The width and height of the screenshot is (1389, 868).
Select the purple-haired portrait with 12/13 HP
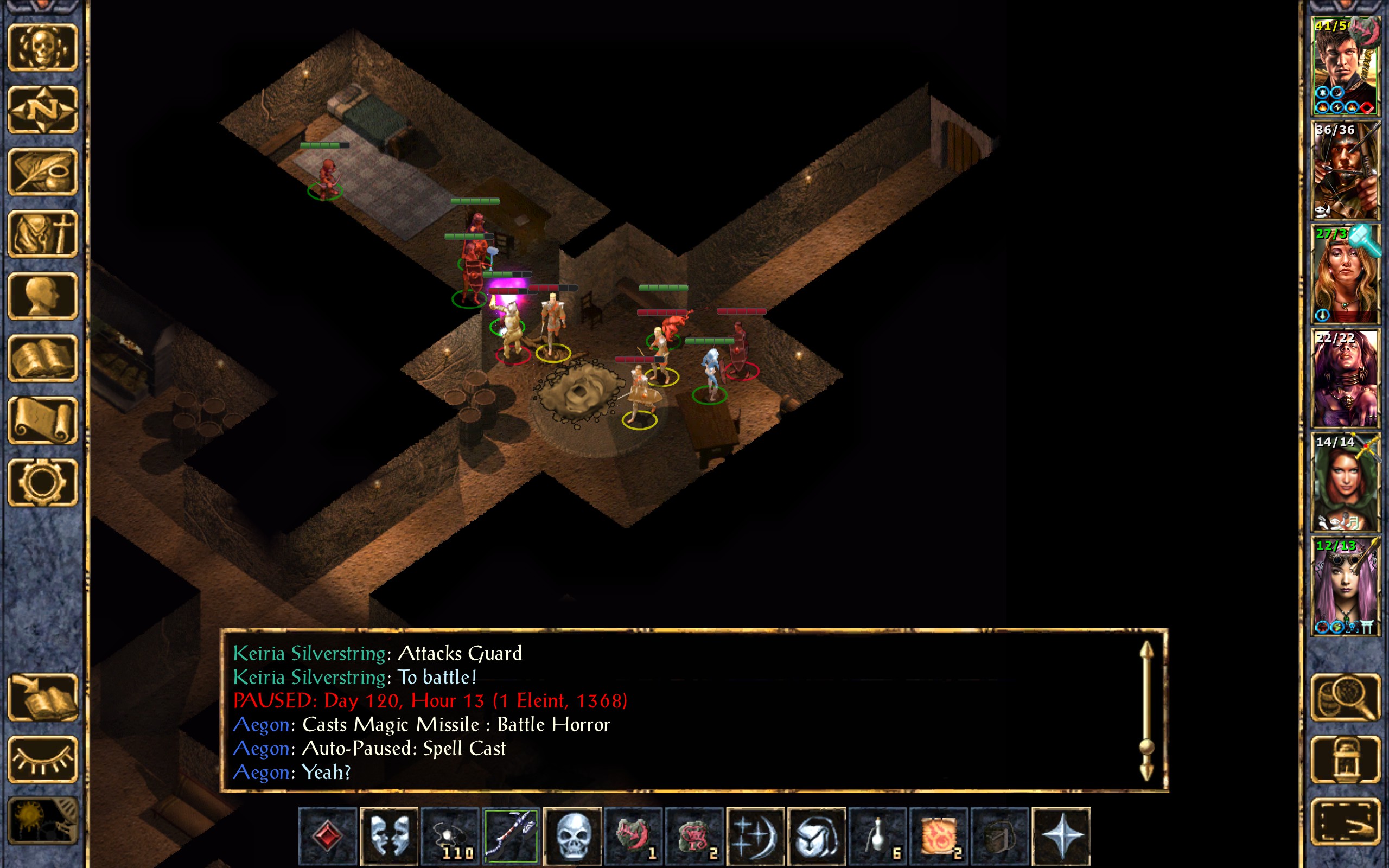(x=1345, y=585)
